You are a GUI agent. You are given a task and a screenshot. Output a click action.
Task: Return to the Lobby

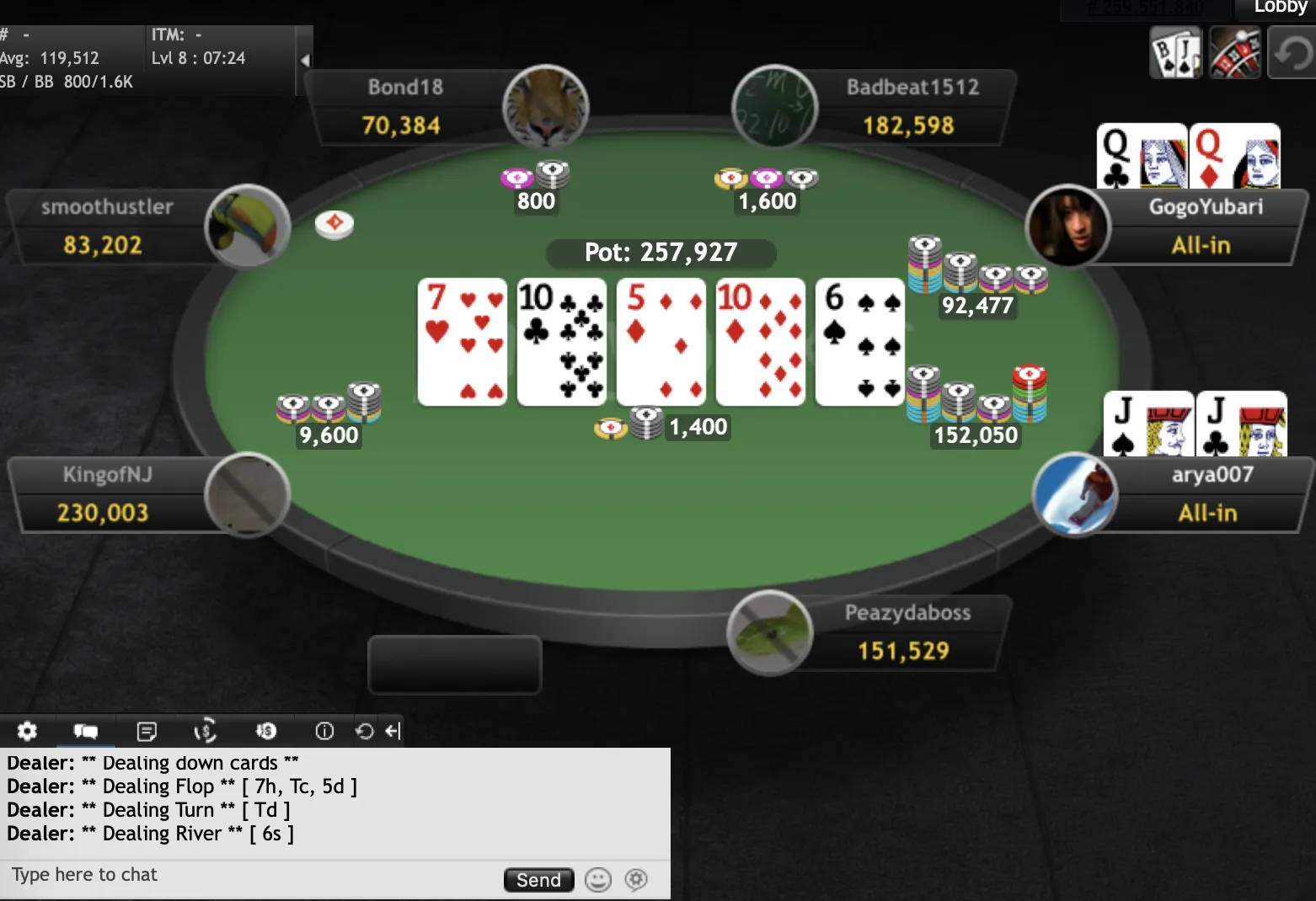(x=1279, y=8)
